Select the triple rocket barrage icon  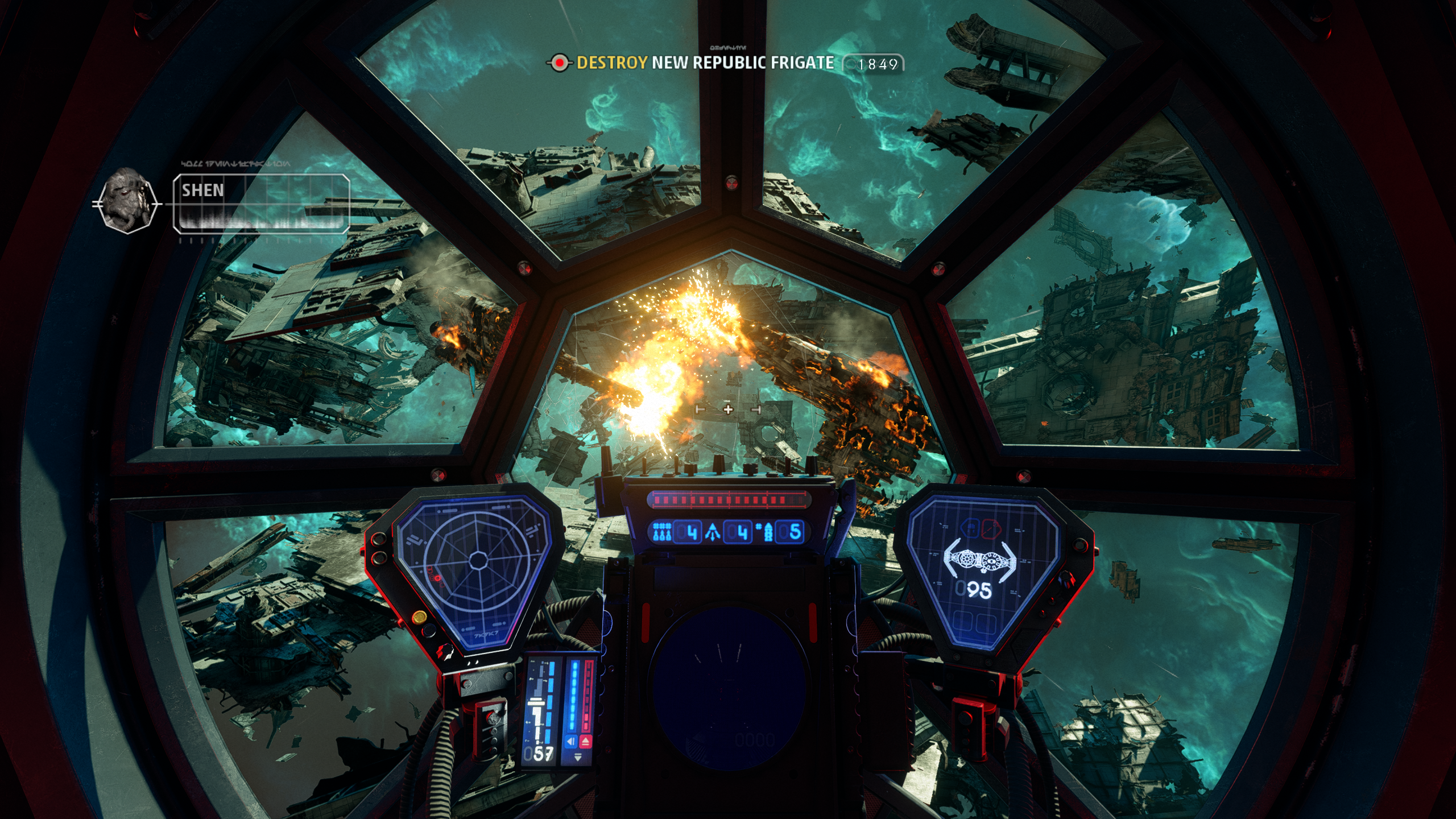point(661,532)
